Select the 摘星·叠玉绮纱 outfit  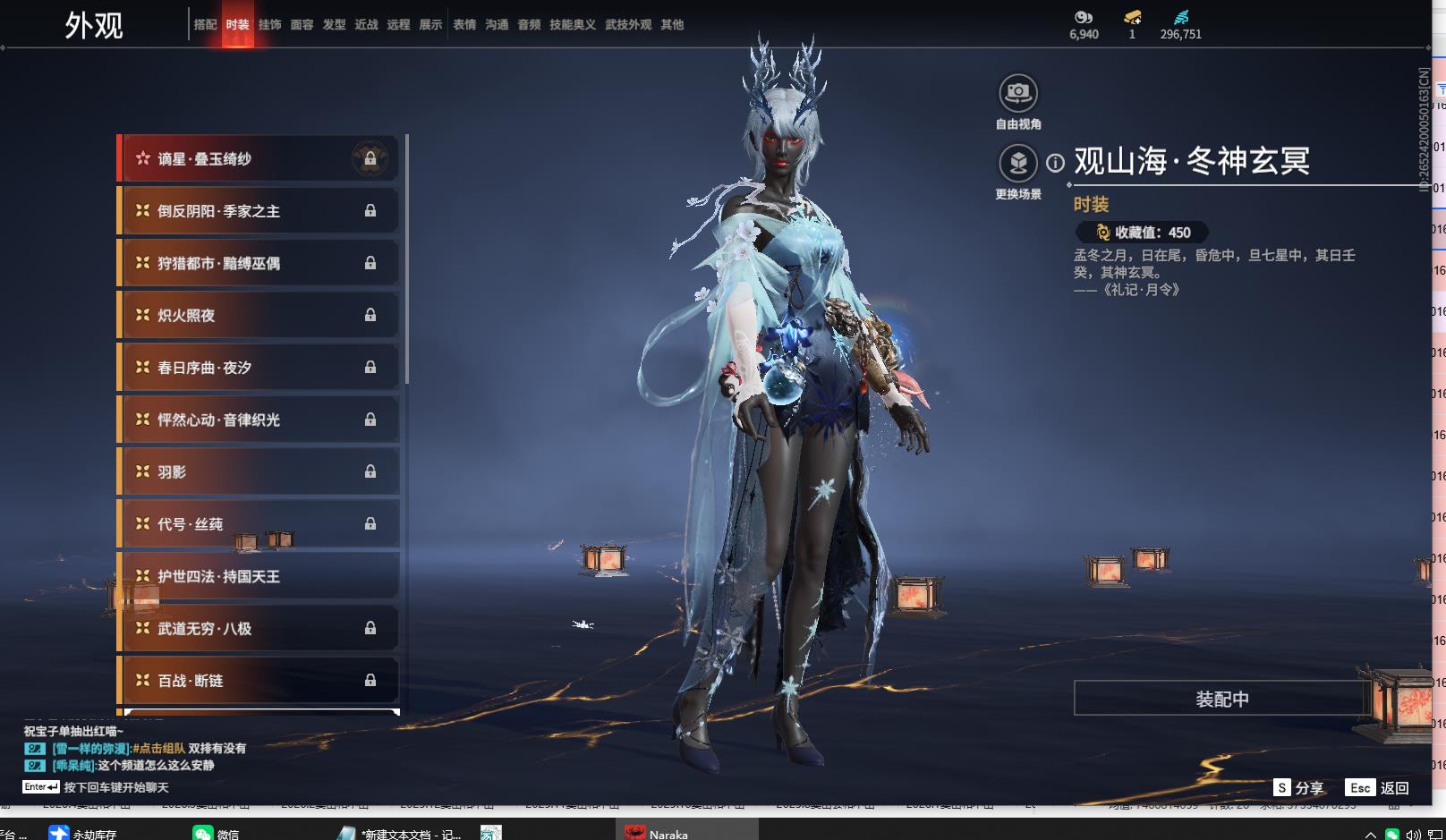[258, 159]
